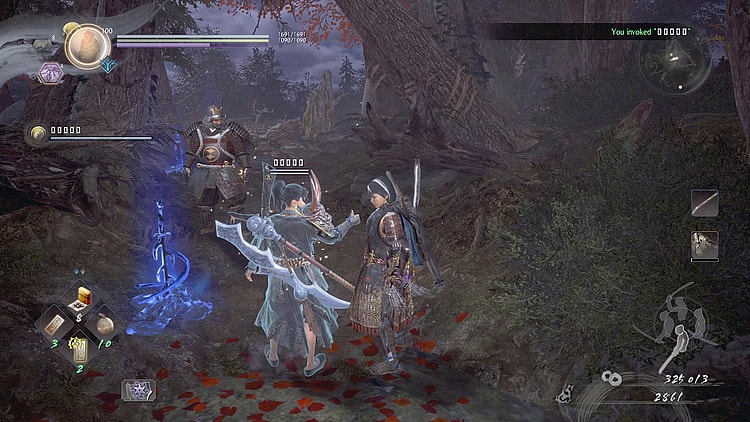Click the blue diamond emblem beside the portrait
The width and height of the screenshot is (750, 422).
coord(107,66)
